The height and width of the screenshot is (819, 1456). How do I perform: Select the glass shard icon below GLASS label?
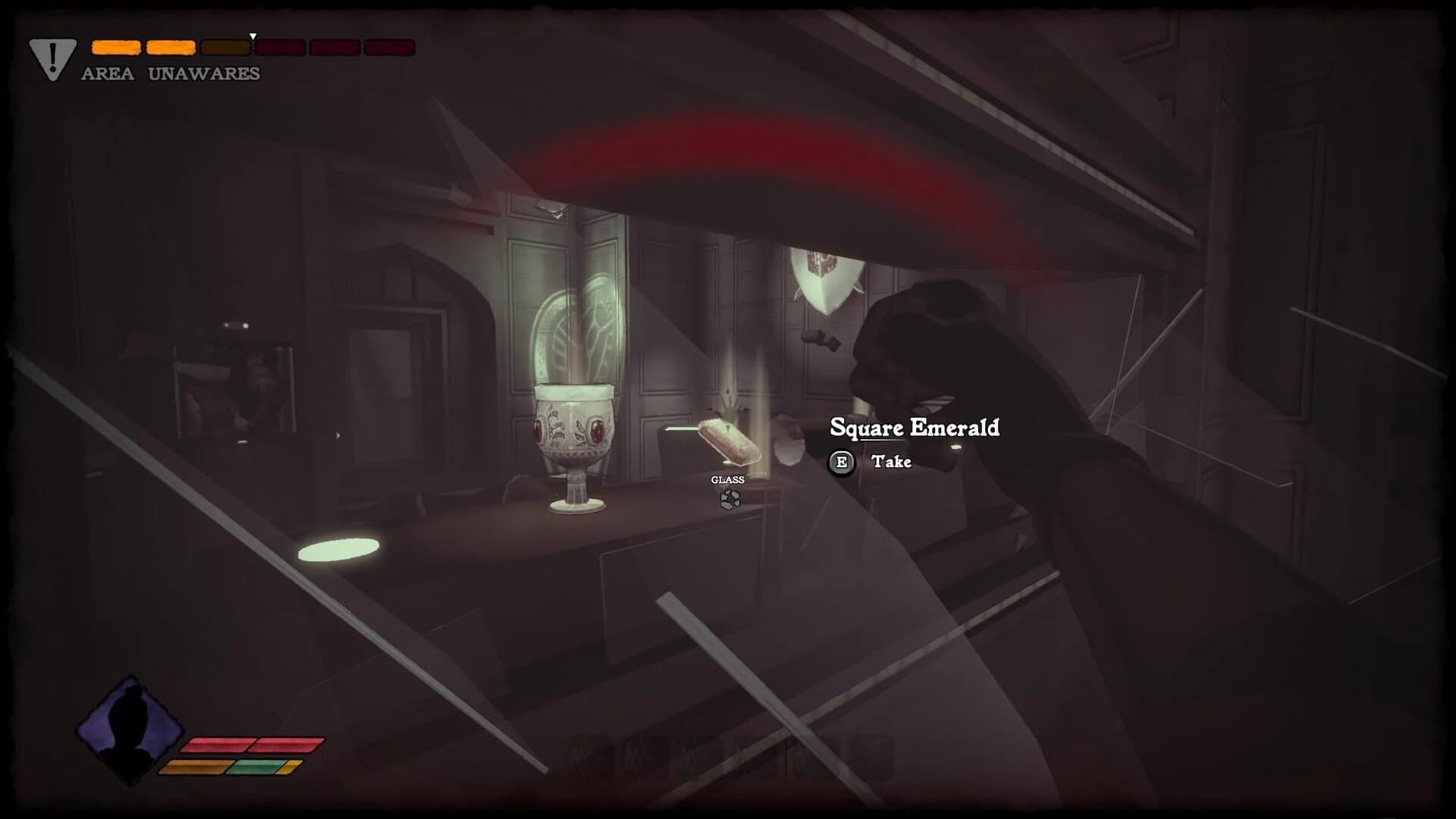click(x=730, y=500)
